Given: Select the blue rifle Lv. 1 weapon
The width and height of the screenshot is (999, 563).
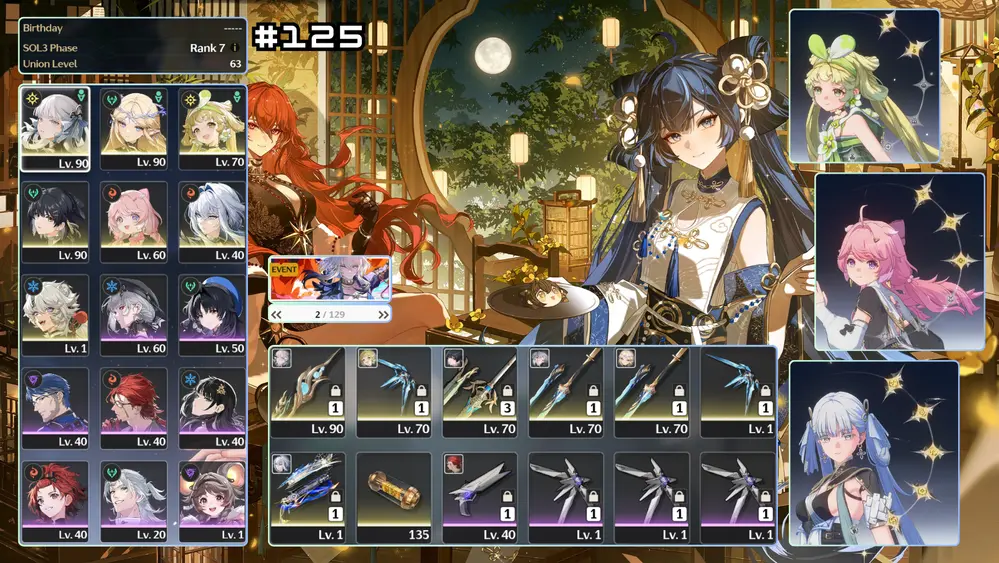Looking at the screenshot, I should [x=307, y=496].
